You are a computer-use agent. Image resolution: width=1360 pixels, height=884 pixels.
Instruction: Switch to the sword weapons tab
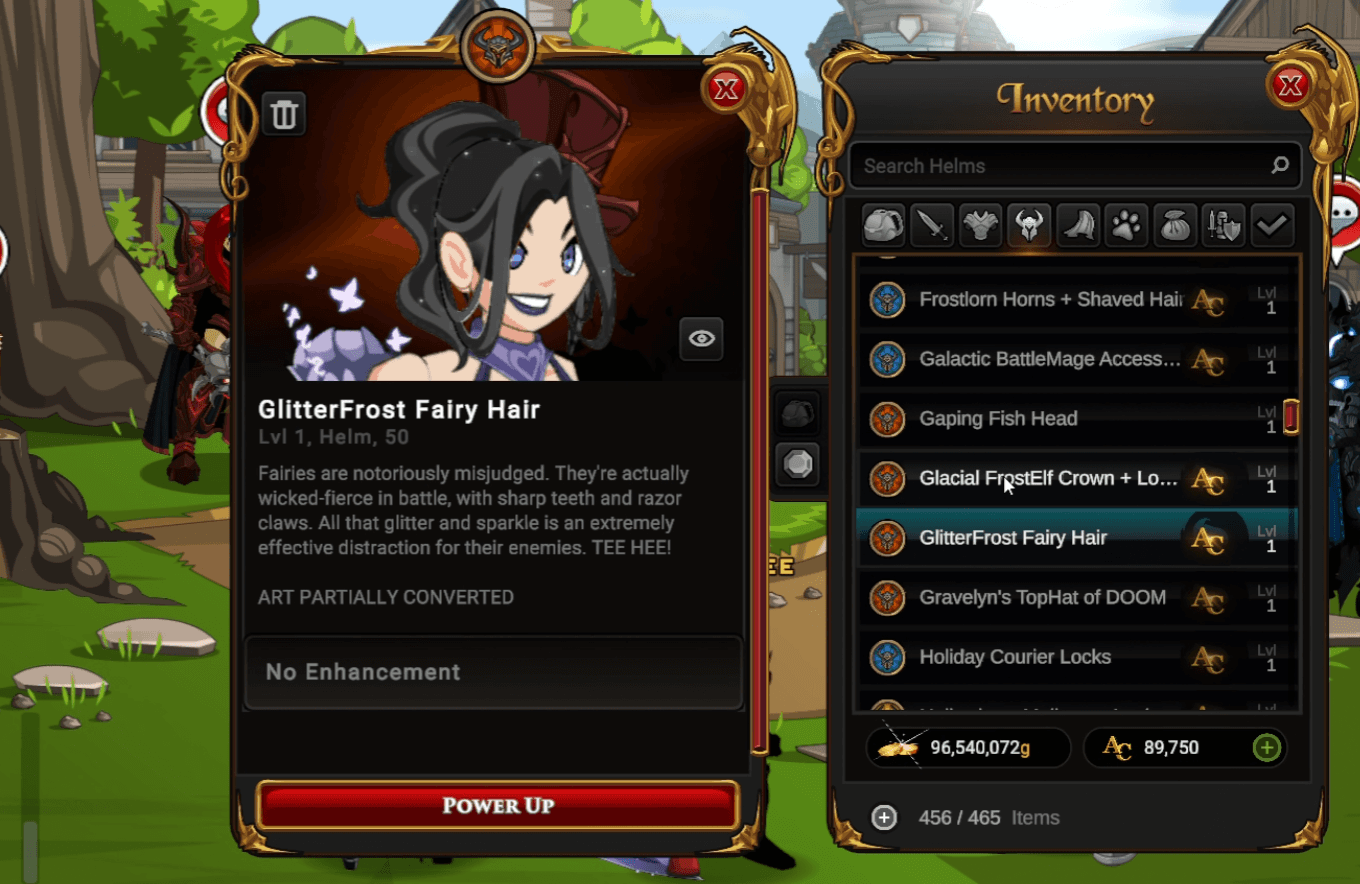tap(932, 226)
